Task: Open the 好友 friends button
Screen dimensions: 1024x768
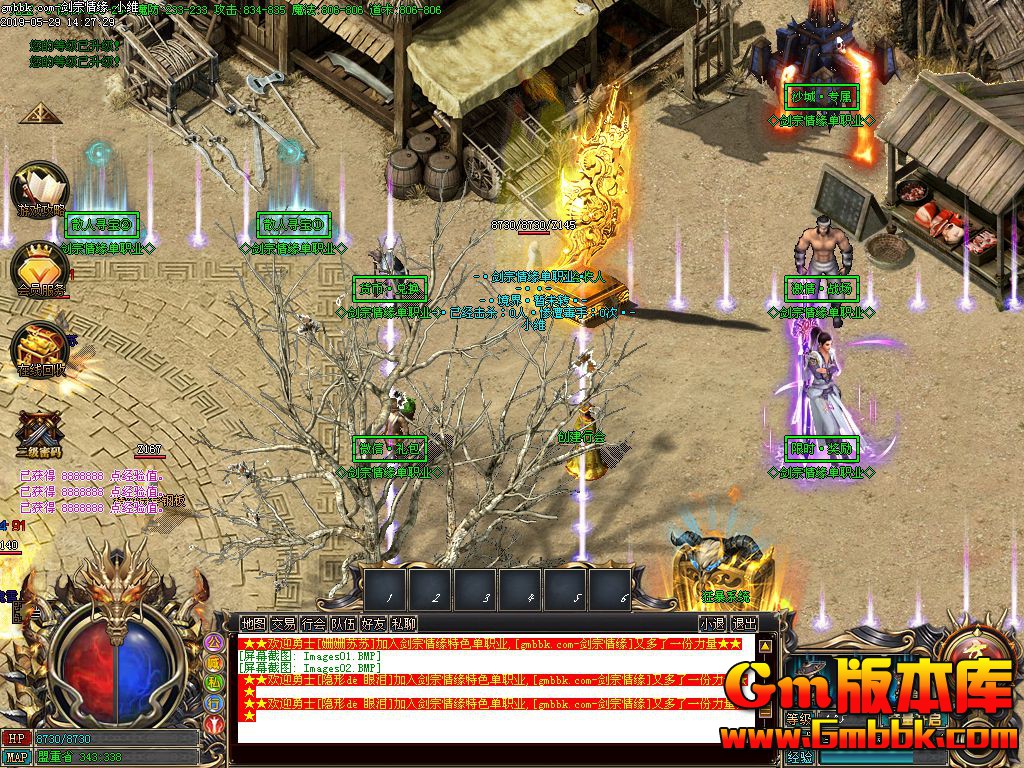Action: point(374,623)
